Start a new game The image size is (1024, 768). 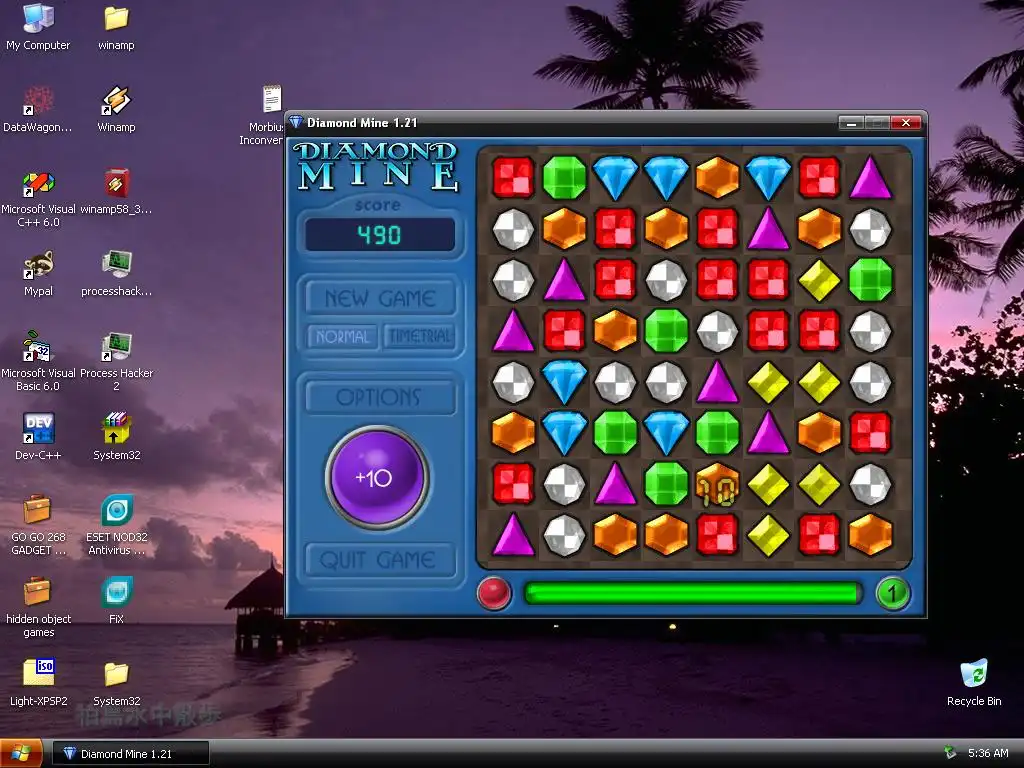coord(379,298)
